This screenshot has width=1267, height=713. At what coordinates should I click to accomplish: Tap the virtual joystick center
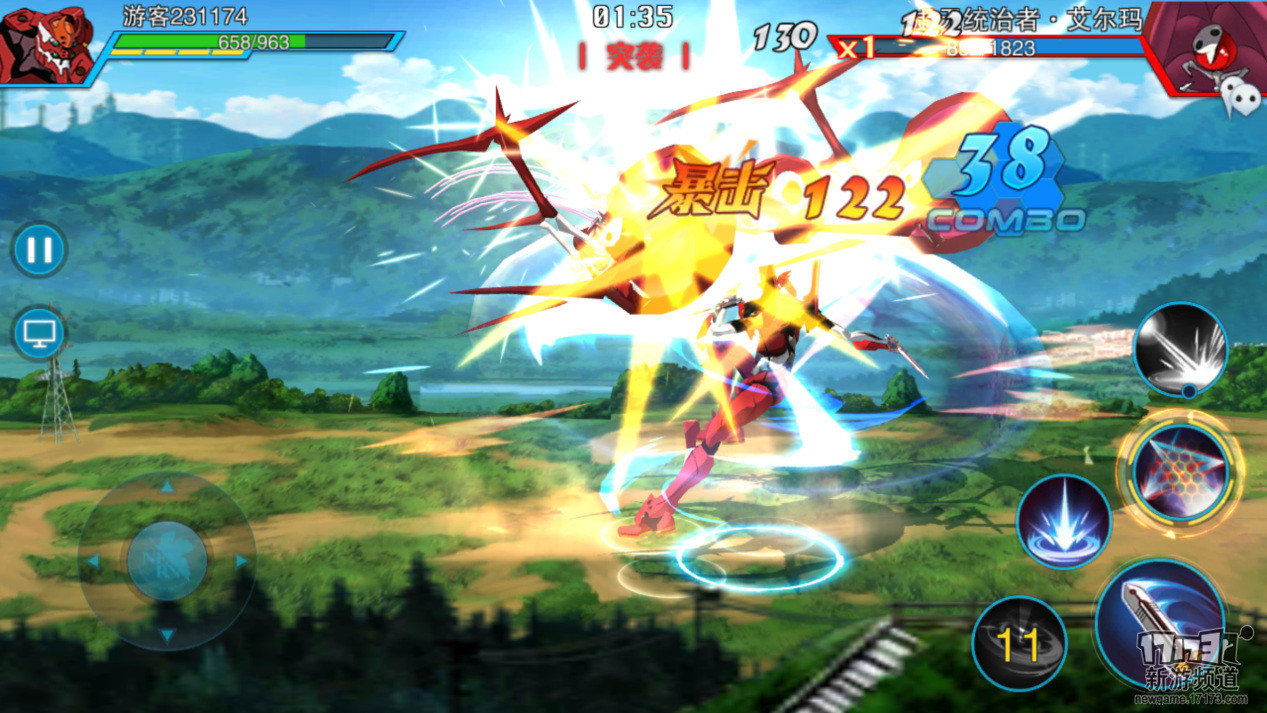[167, 561]
